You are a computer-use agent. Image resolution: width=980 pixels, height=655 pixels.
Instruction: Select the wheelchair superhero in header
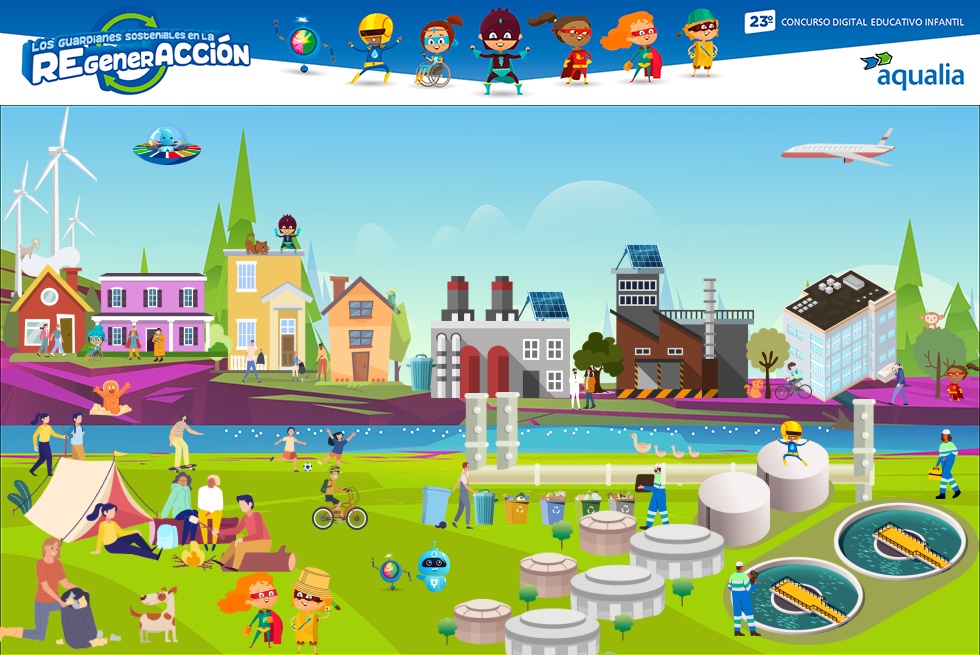click(x=436, y=52)
